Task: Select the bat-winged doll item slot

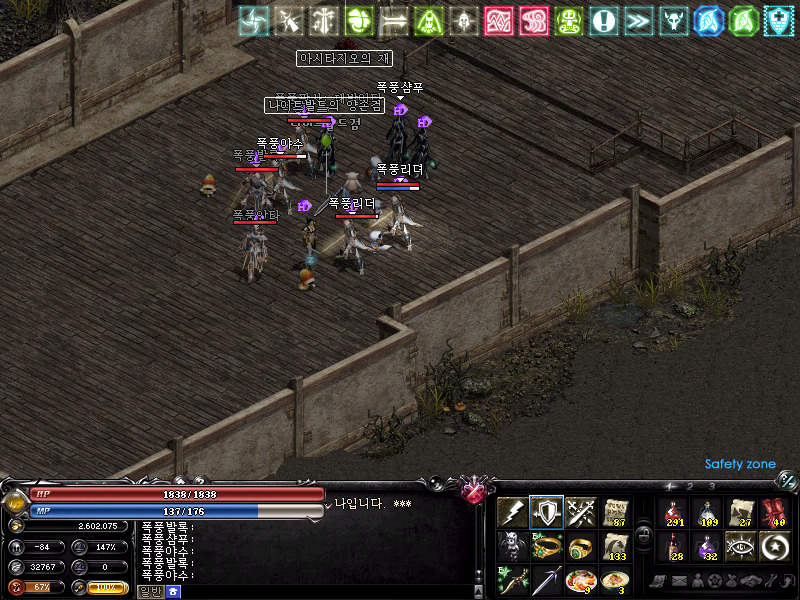Action: pyautogui.click(x=512, y=546)
